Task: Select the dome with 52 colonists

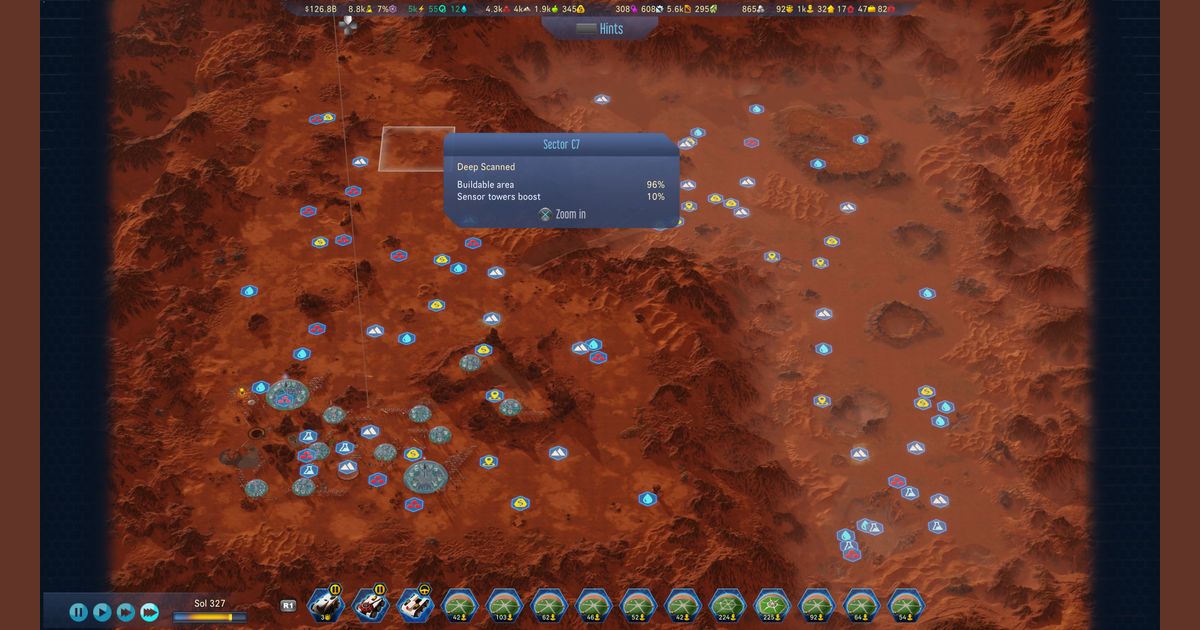Action: 638,604
